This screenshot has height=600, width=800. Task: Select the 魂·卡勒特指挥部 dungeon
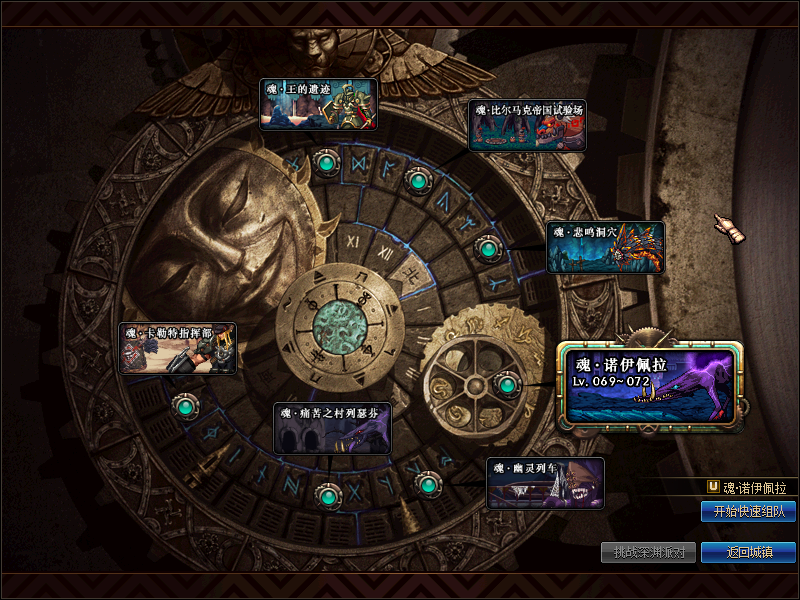(x=177, y=348)
